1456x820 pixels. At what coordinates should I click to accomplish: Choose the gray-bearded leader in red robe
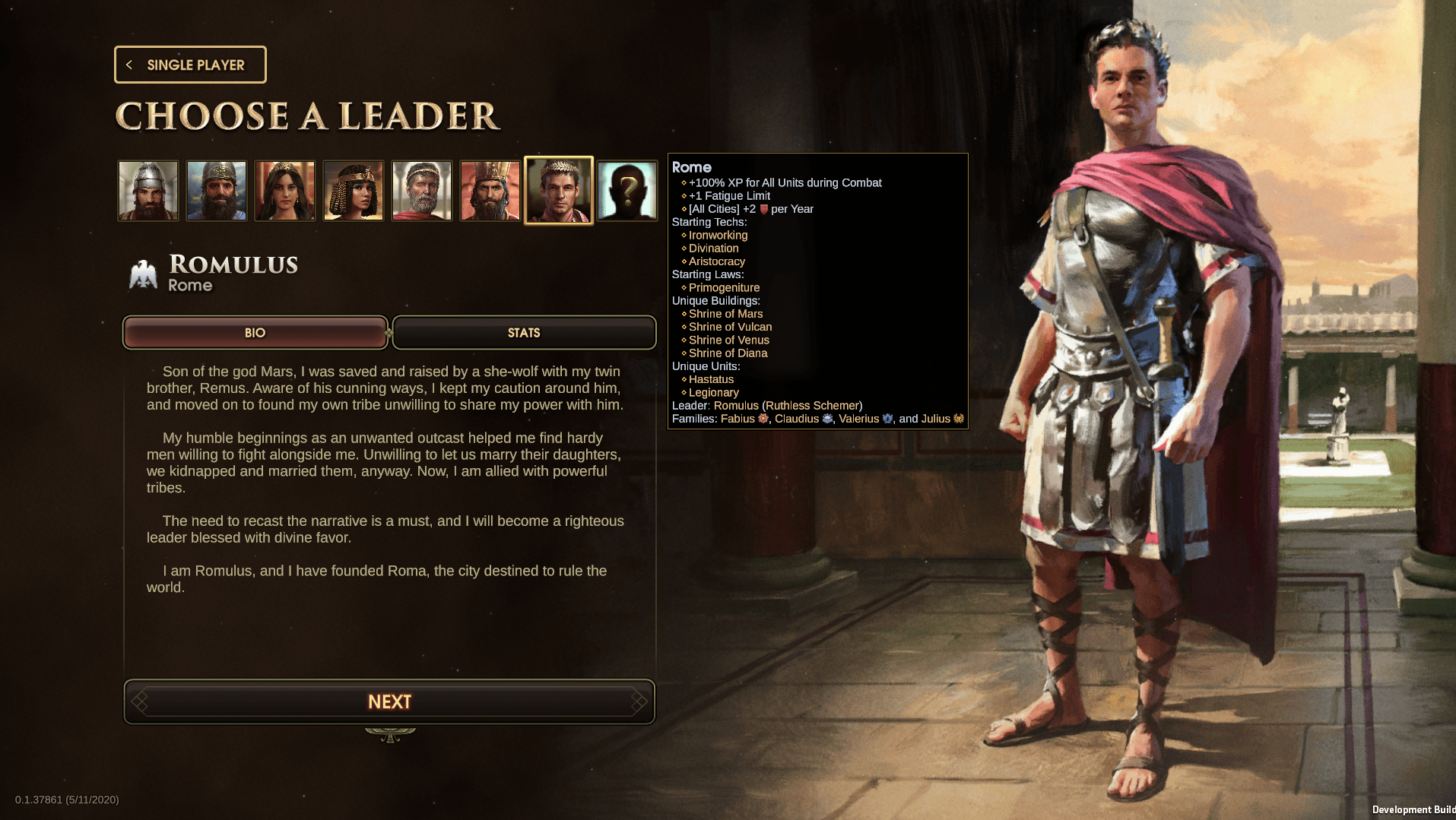422,190
